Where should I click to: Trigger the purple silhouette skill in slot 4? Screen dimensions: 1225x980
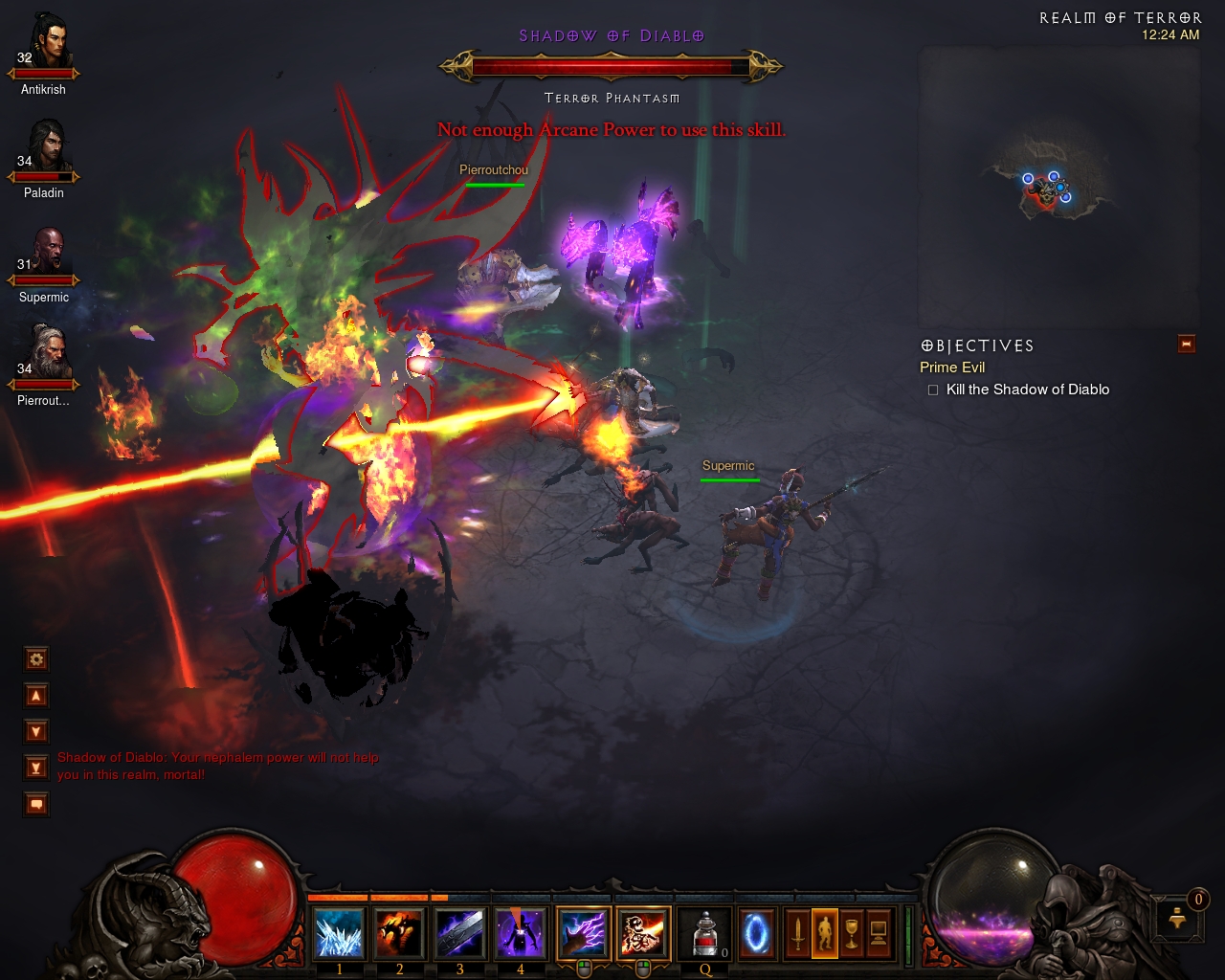coord(520,933)
